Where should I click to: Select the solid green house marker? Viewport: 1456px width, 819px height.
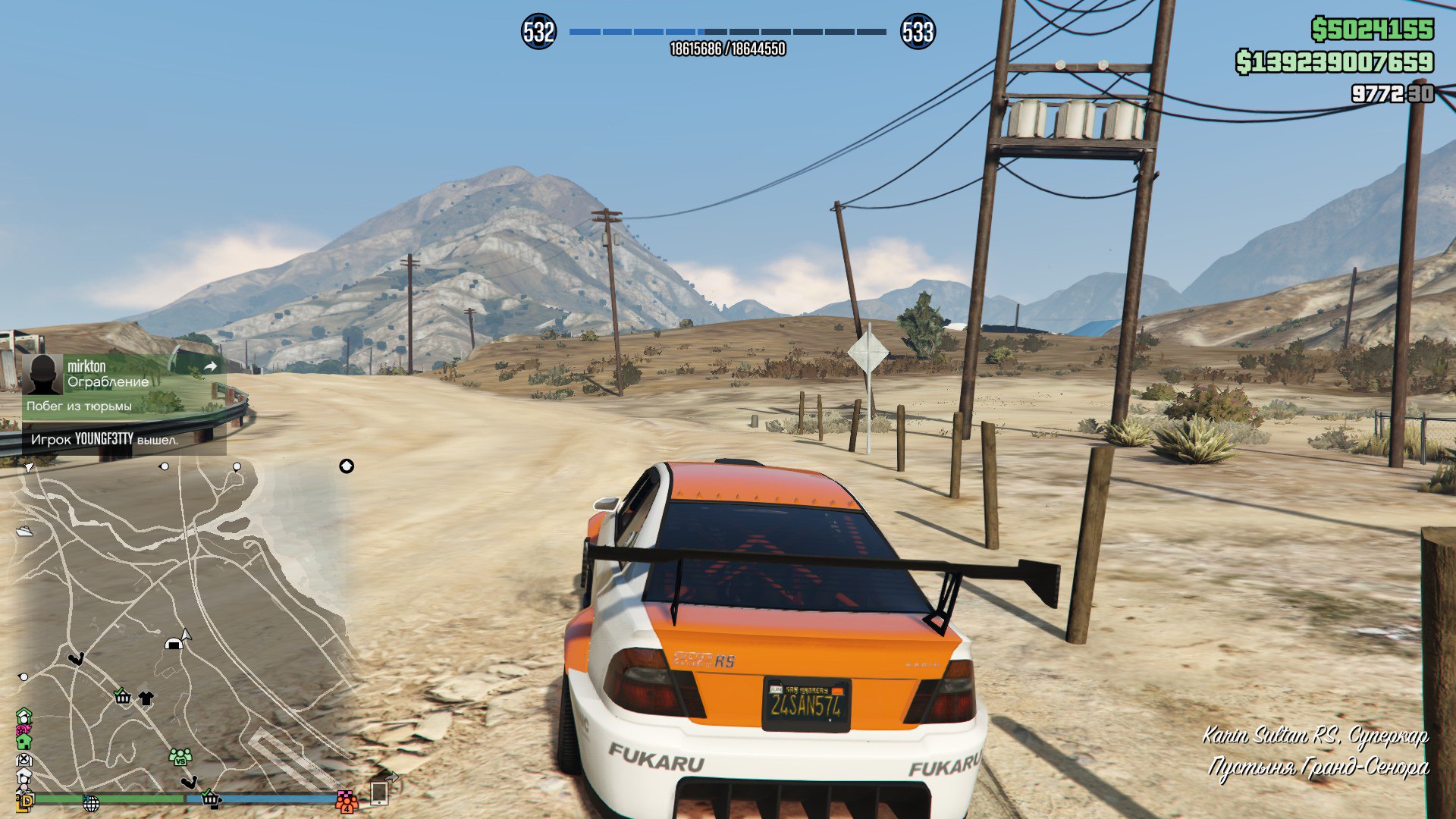point(24,741)
